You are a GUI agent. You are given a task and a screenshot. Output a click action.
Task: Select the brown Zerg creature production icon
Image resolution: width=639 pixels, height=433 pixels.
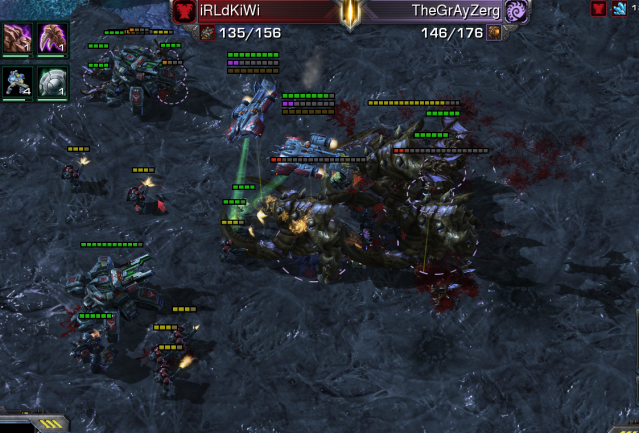(18, 38)
